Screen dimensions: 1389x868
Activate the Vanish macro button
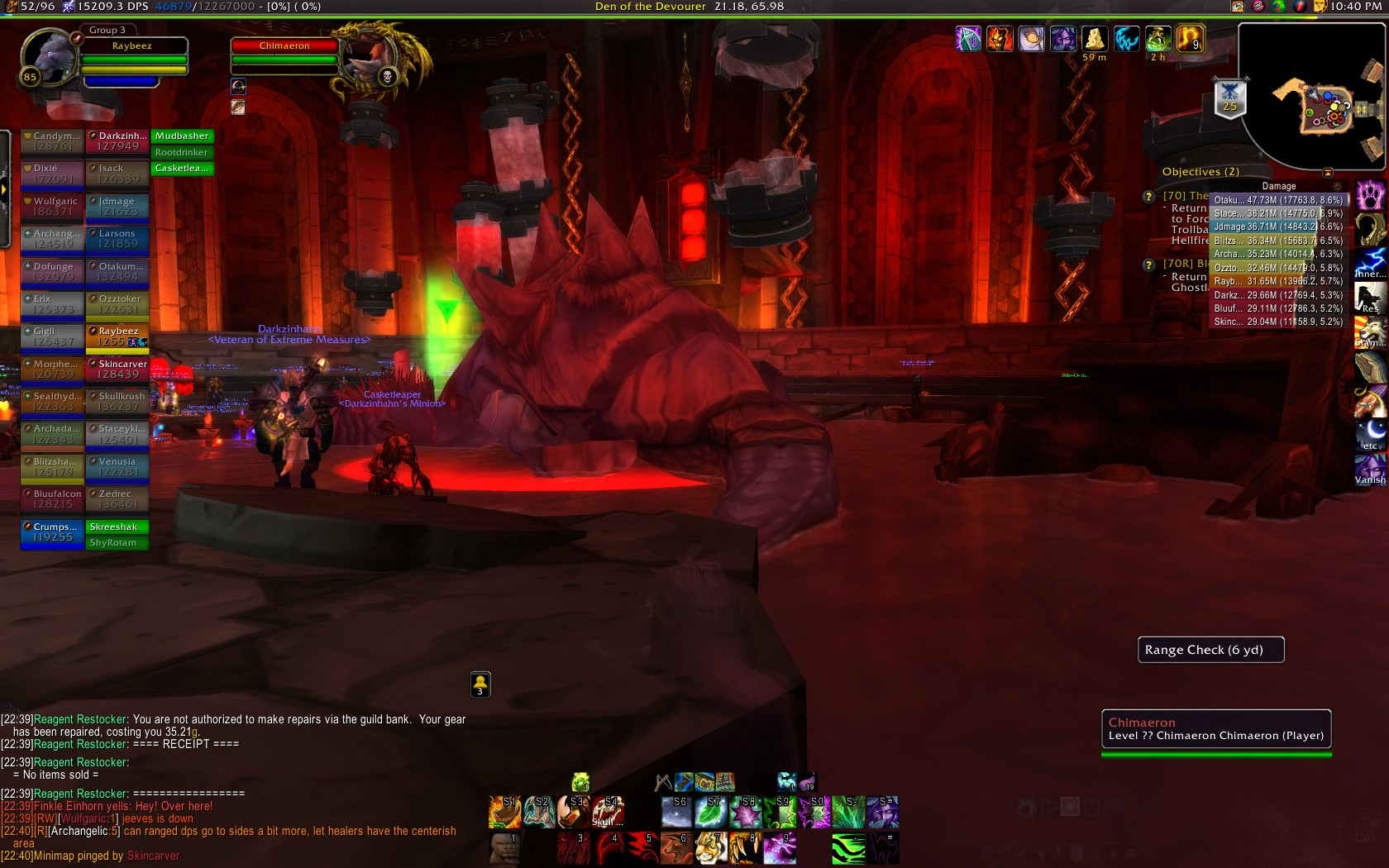click(x=1370, y=468)
